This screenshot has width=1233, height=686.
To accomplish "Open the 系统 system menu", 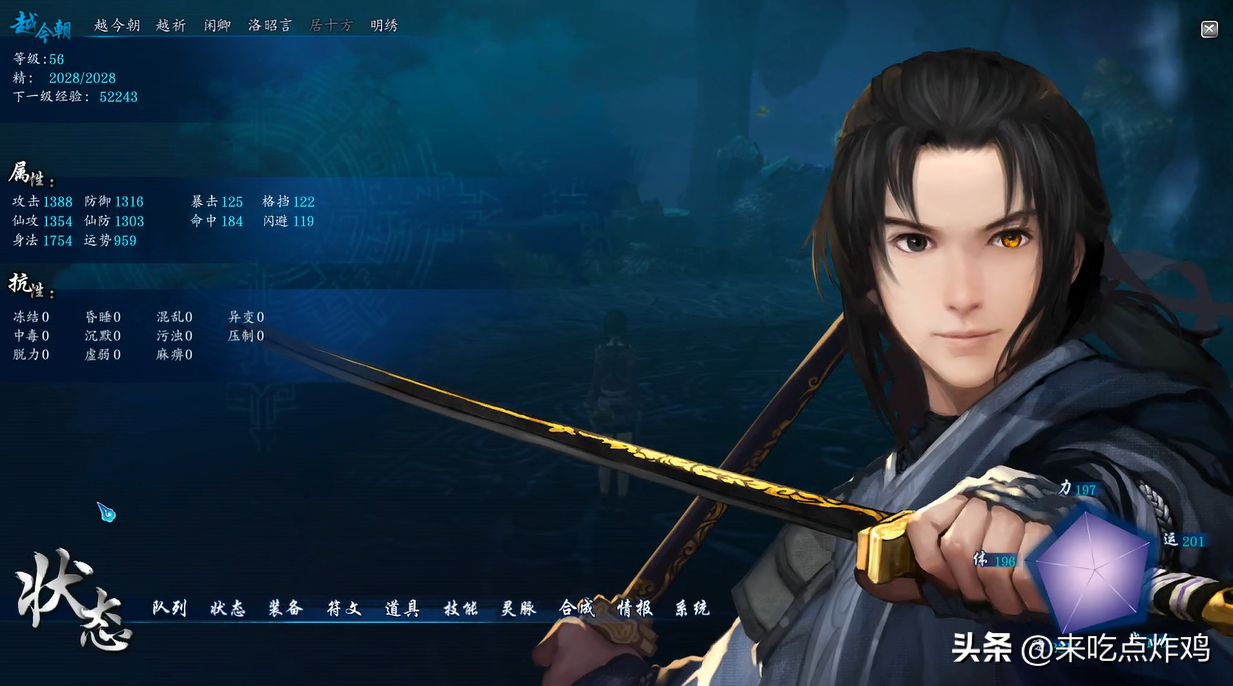I will [692, 608].
